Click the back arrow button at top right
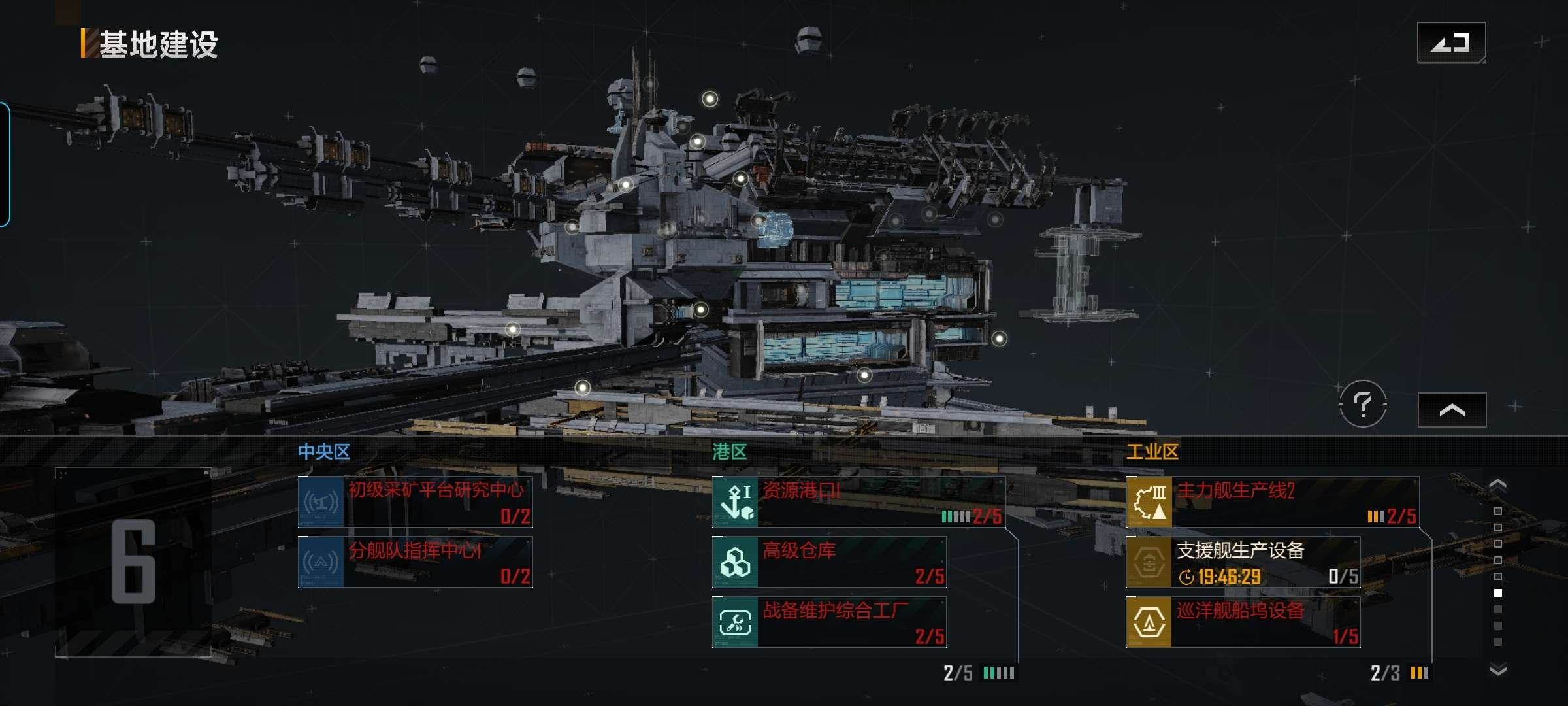 point(1451,43)
